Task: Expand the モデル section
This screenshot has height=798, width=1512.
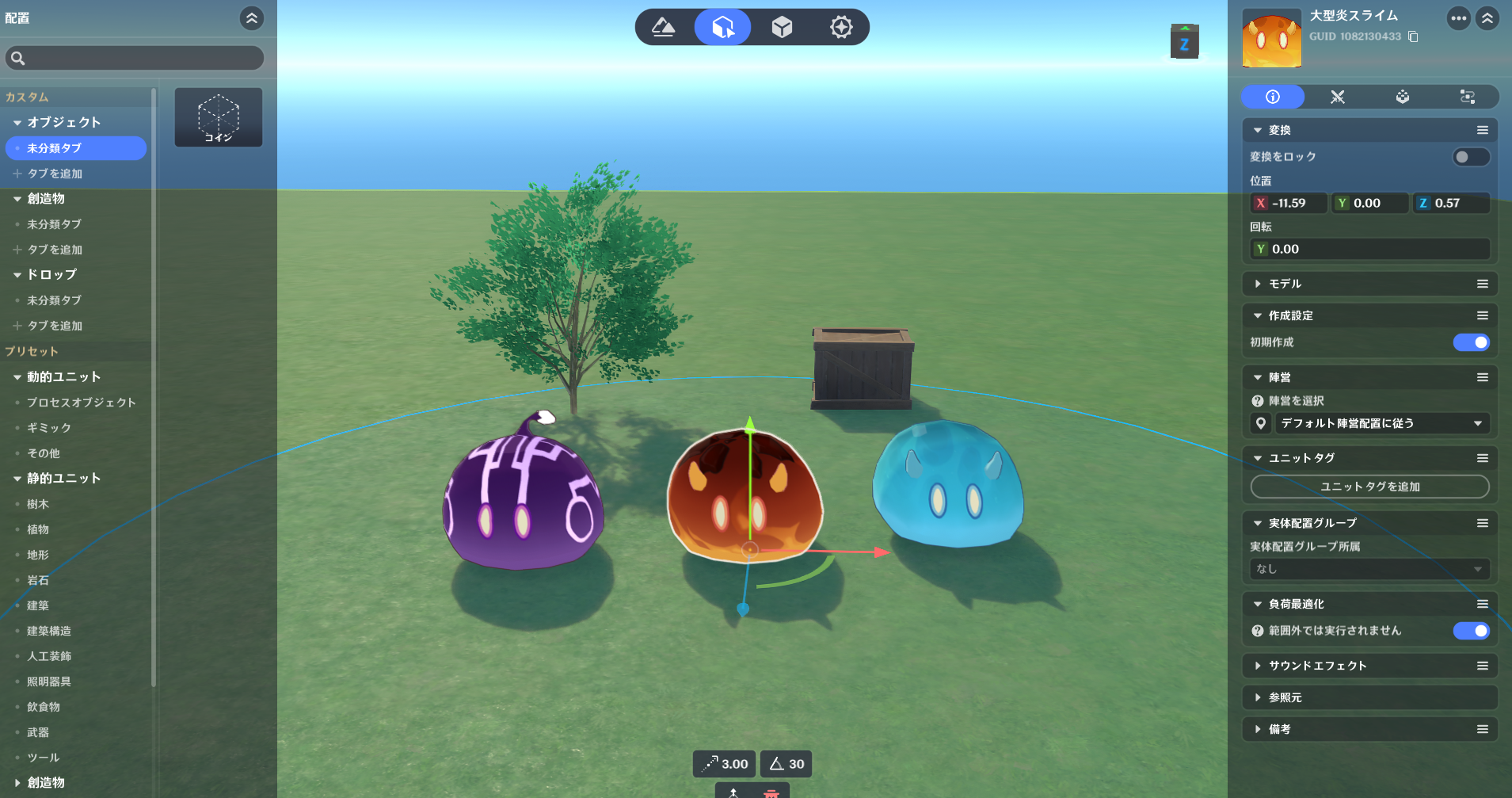Action: coord(1285,284)
